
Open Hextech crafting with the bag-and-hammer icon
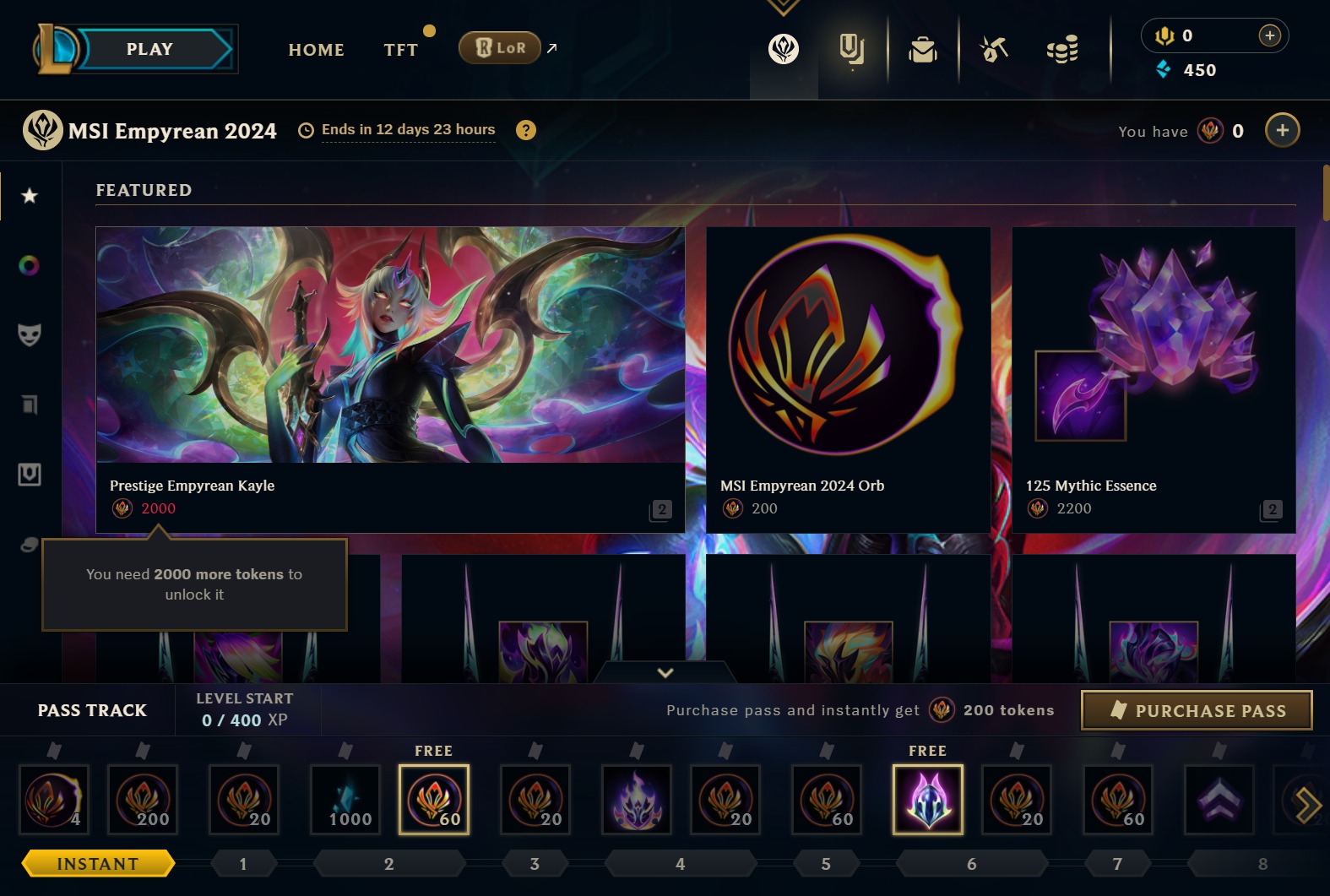[x=994, y=50]
